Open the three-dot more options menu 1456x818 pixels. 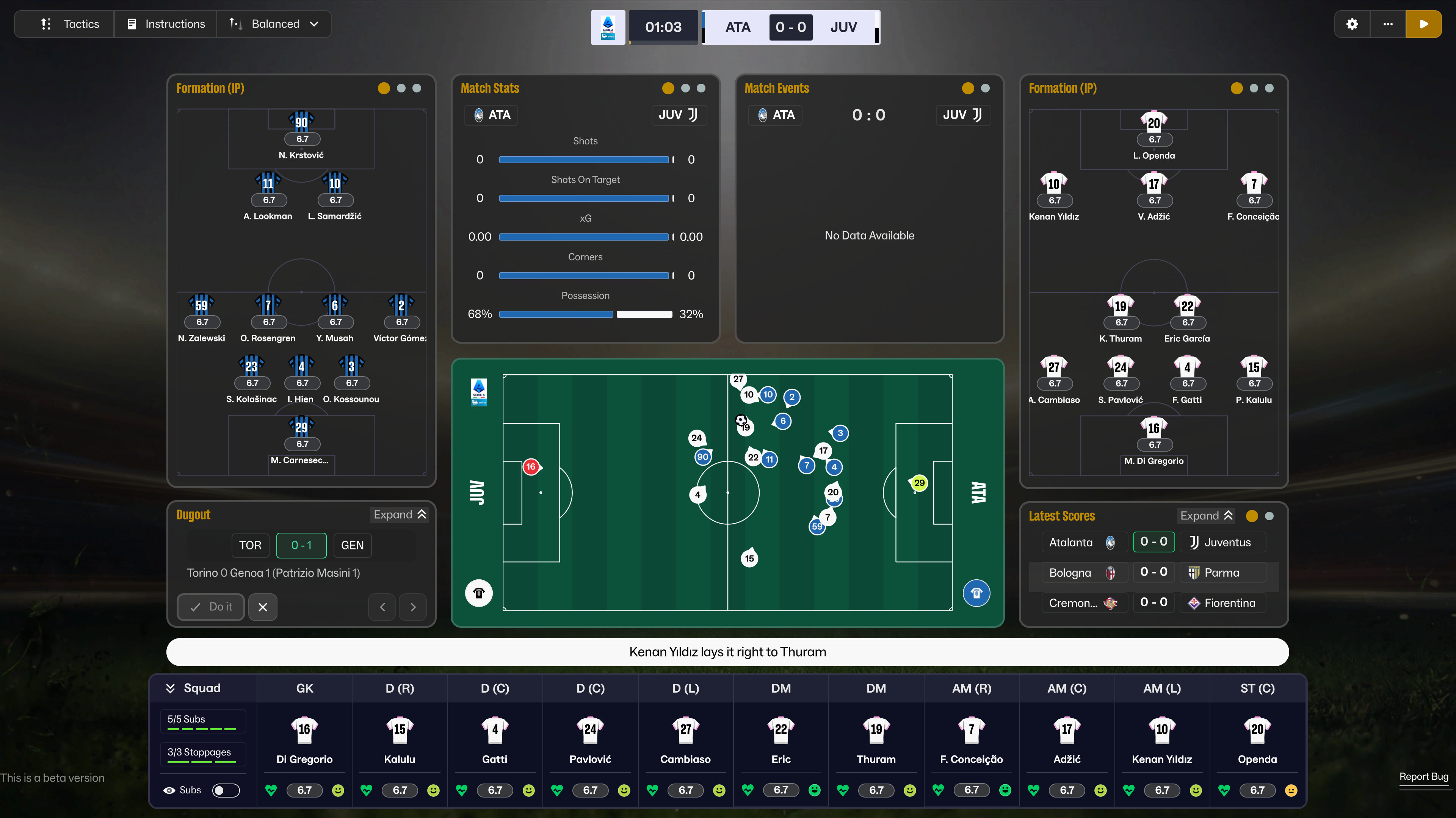[x=1388, y=24]
